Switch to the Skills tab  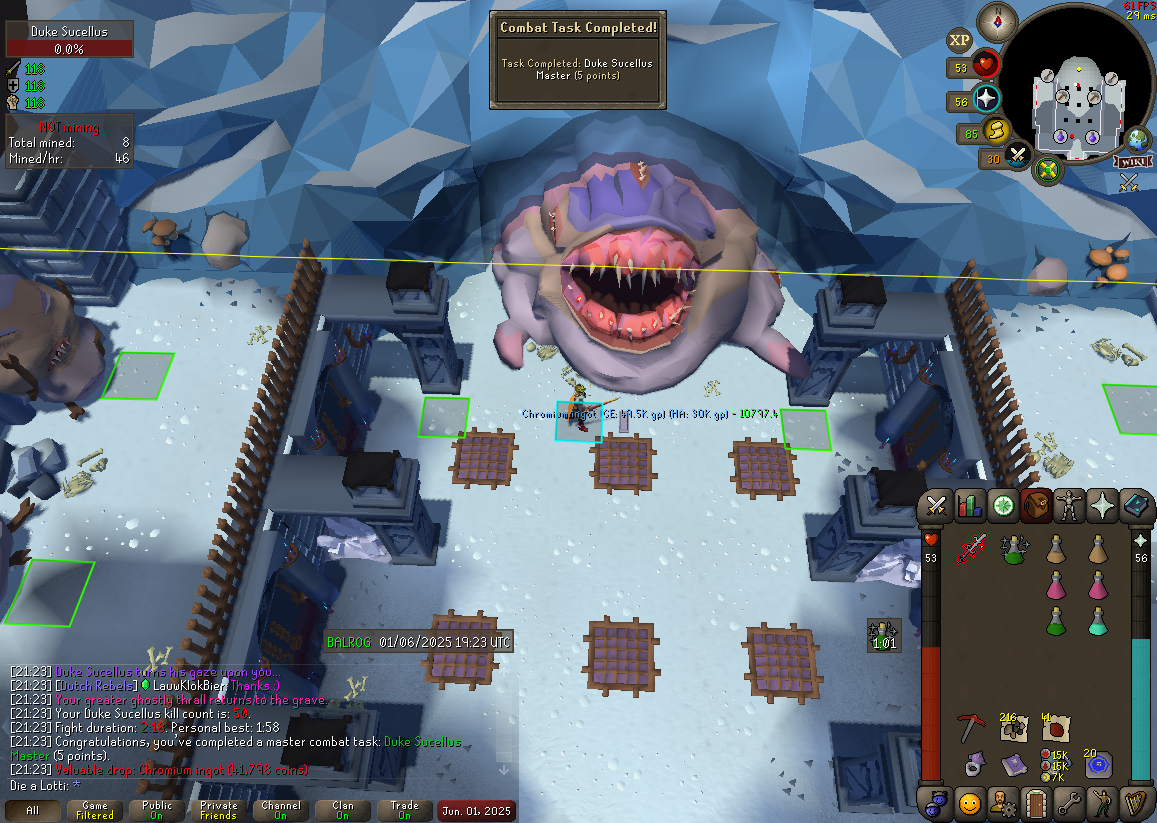coord(969,507)
